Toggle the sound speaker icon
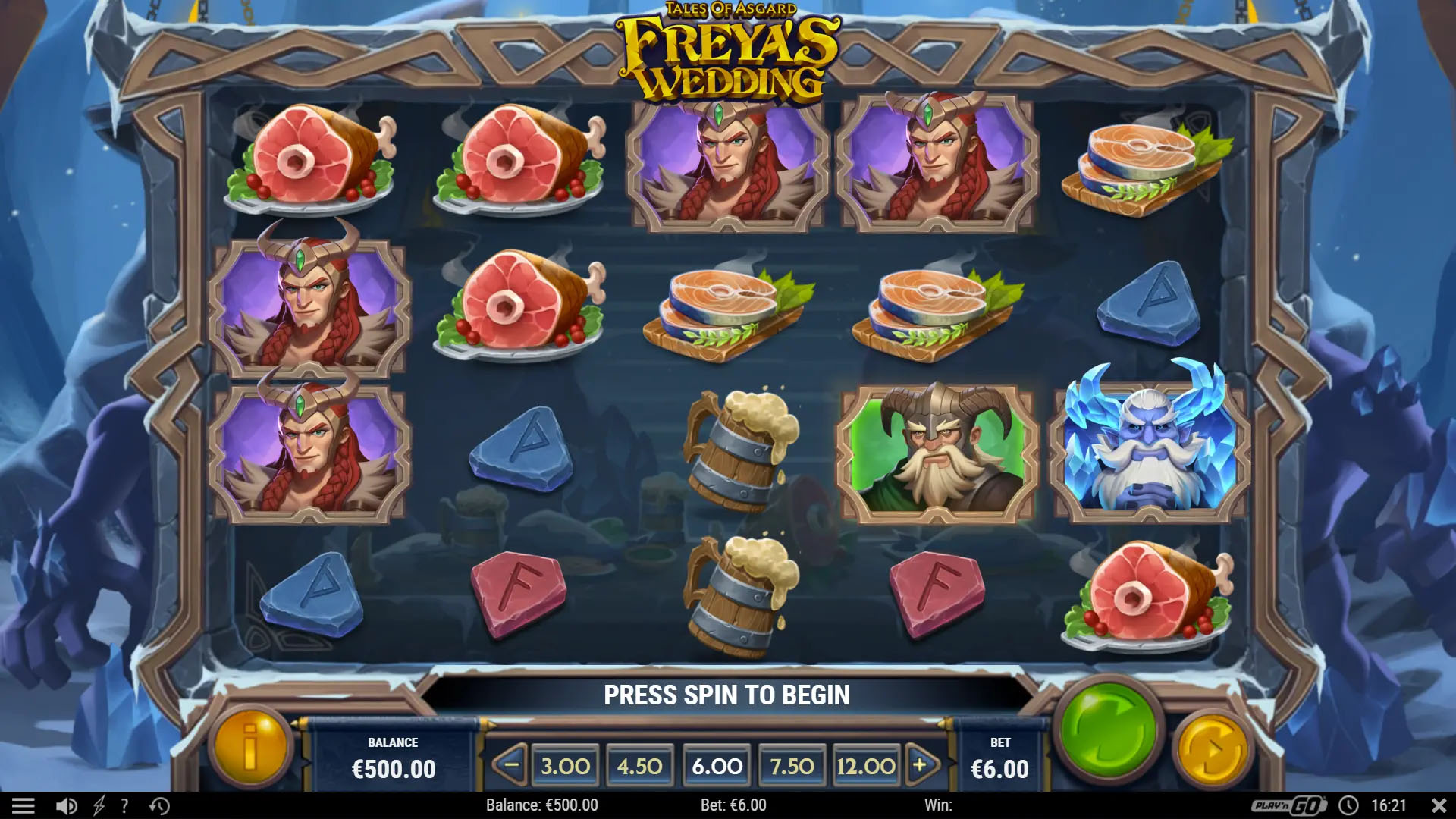The height and width of the screenshot is (819, 1456). tap(67, 805)
